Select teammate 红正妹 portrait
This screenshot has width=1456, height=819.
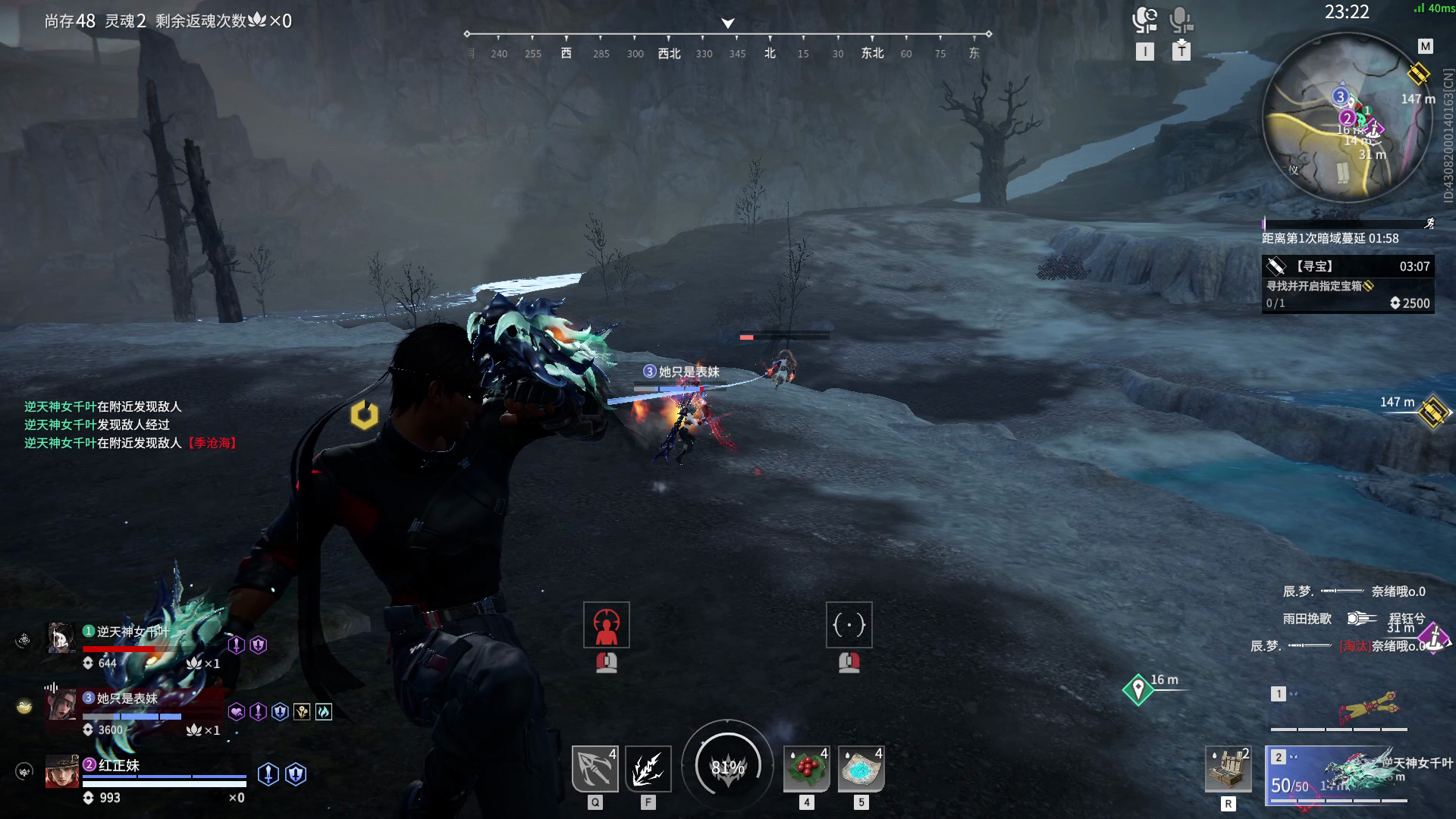tap(61, 771)
